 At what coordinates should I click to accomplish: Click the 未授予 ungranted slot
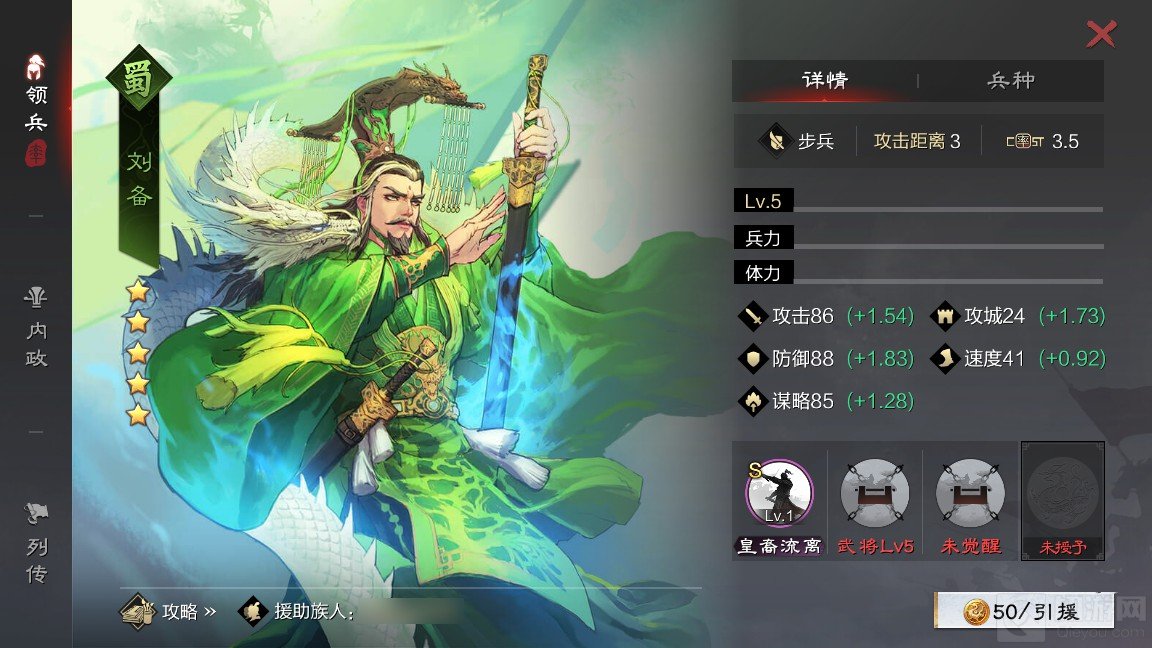pyautogui.click(x=1063, y=493)
